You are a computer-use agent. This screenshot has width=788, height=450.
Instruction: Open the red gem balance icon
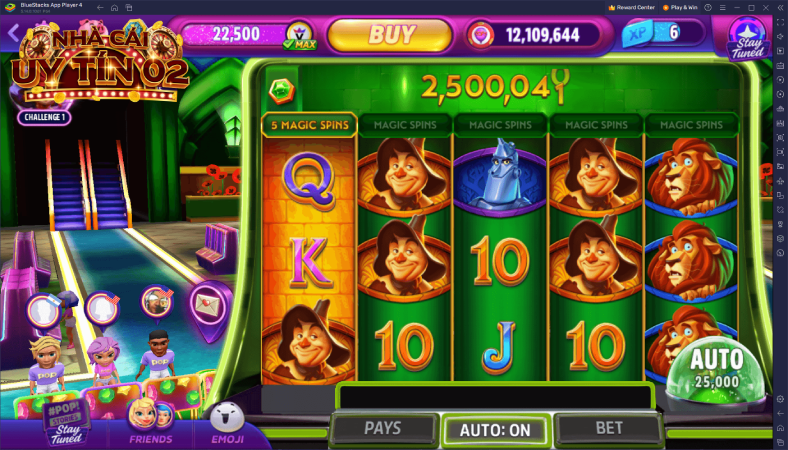[482, 35]
